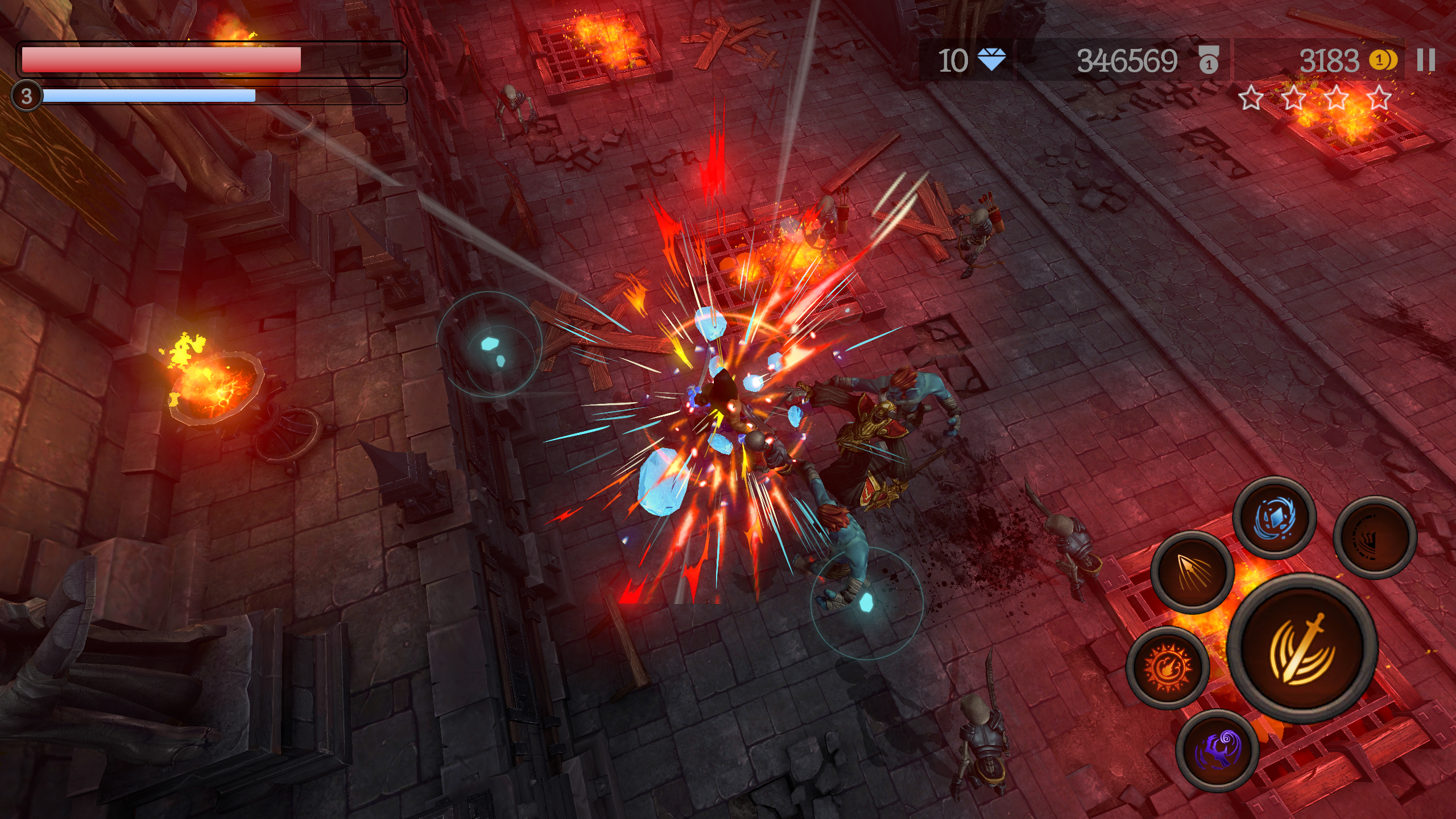Pause the game
This screenshot has height=819, width=1456.
(1426, 60)
